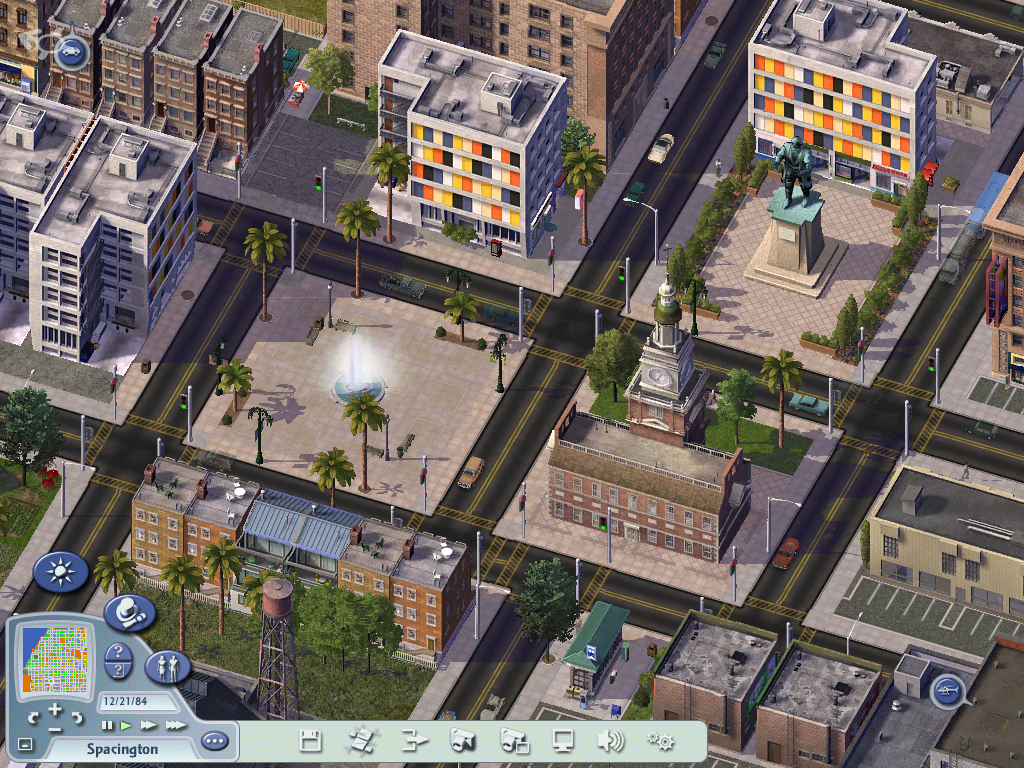Pause the simulation
1024x768 pixels.
(108, 725)
